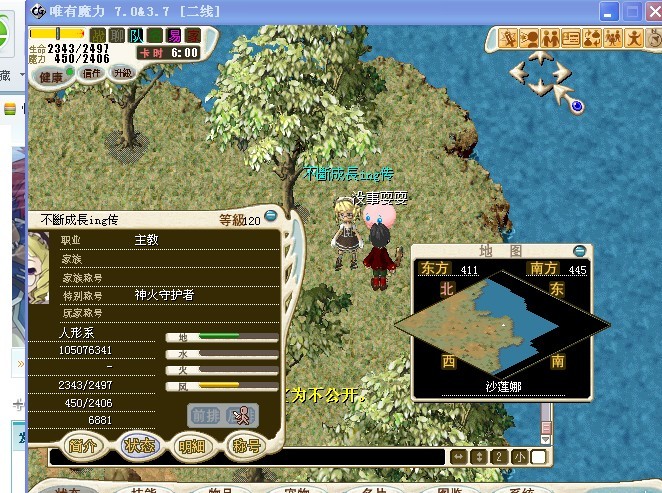Select the 易 trade indicator icon
662x493 pixels.
[x=175, y=35]
